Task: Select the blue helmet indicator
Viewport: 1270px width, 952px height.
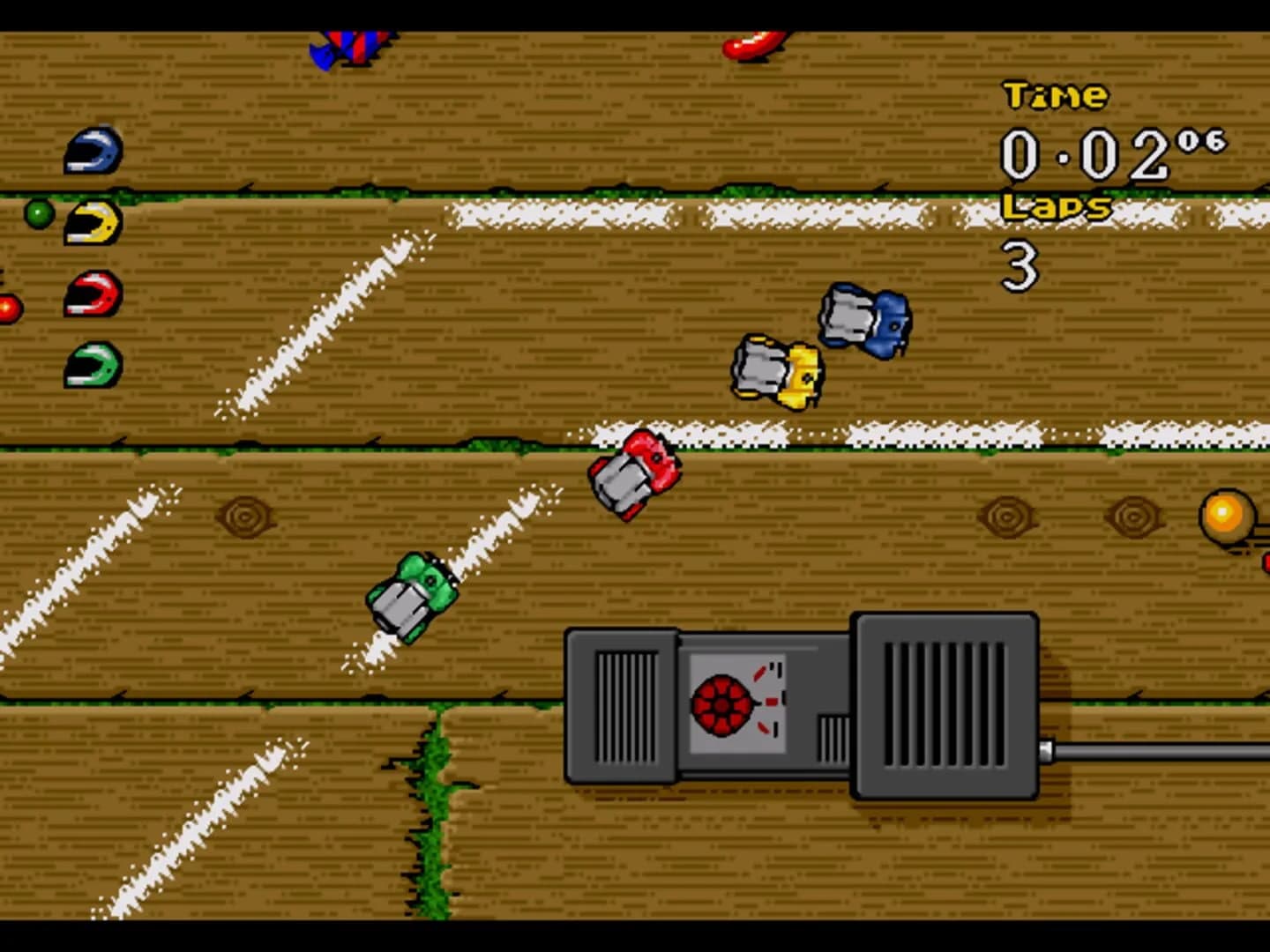Action: 93,151
